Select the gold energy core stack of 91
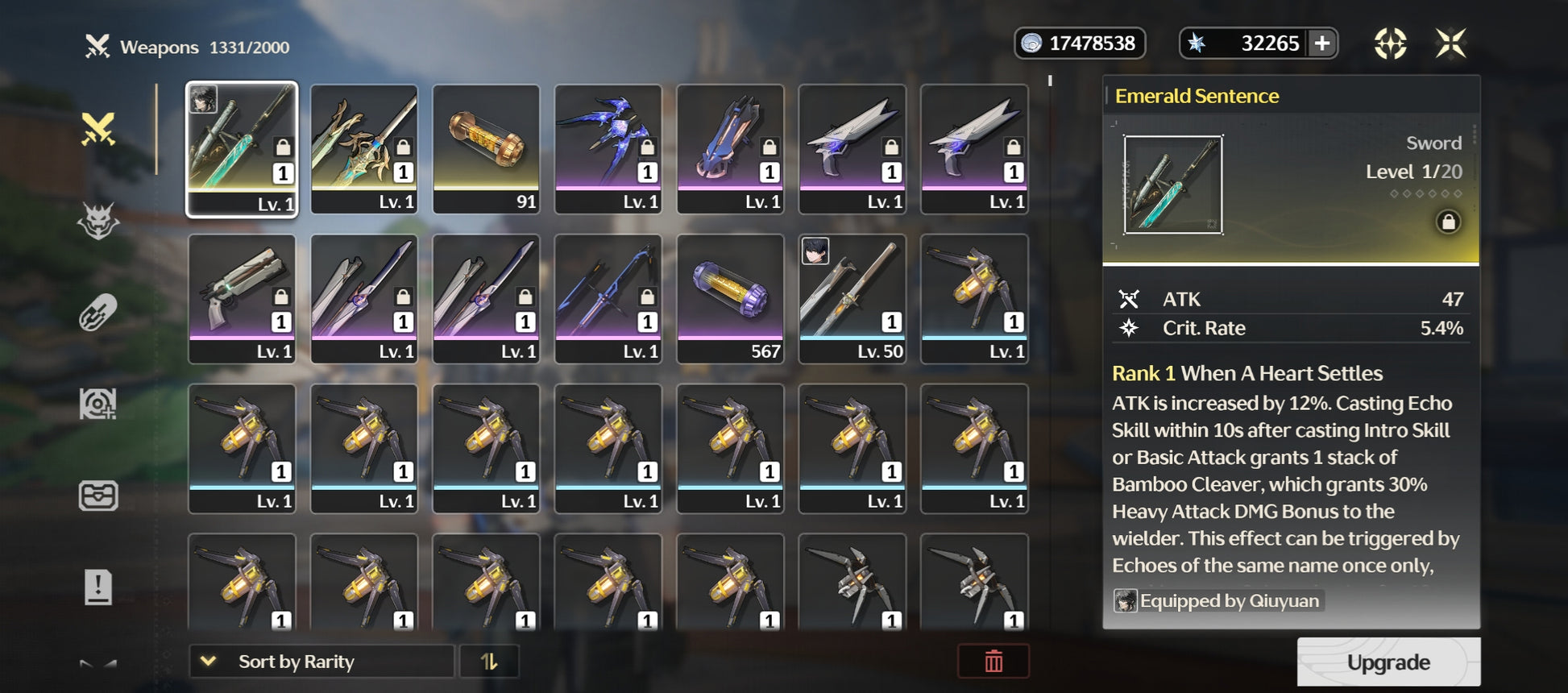The image size is (1568, 693). tap(486, 149)
